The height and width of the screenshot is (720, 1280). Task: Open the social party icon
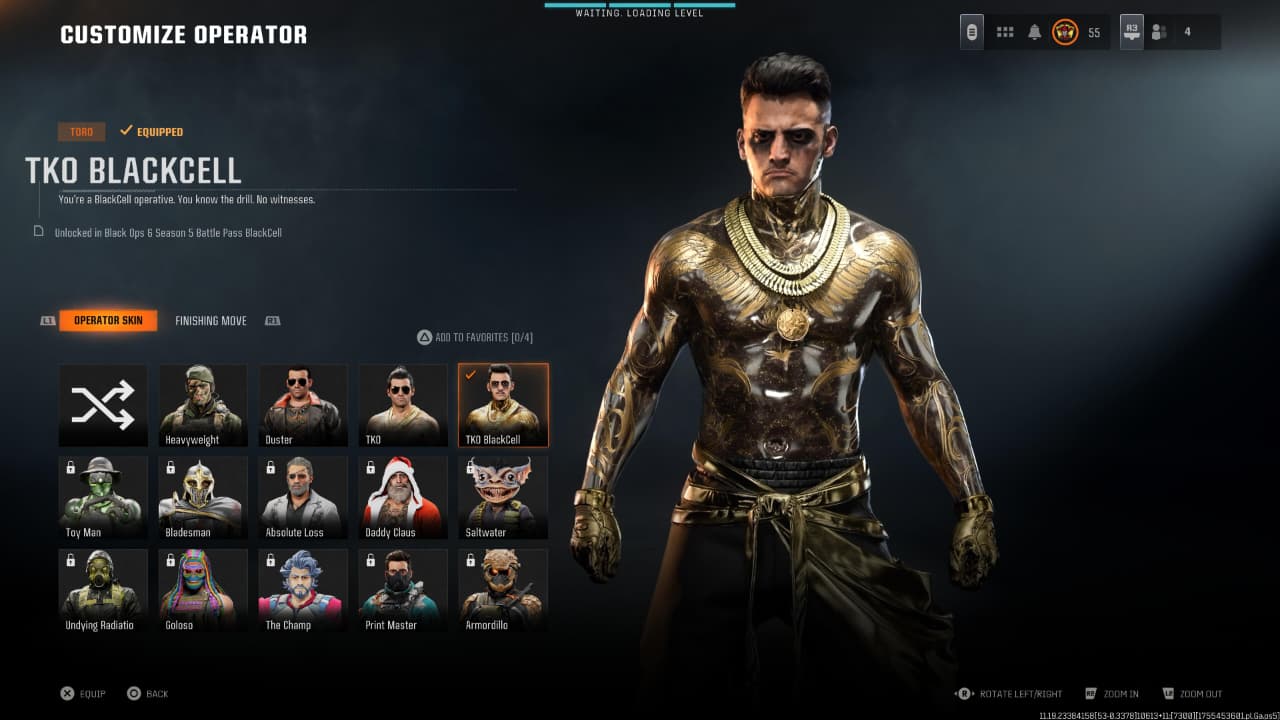point(1159,32)
